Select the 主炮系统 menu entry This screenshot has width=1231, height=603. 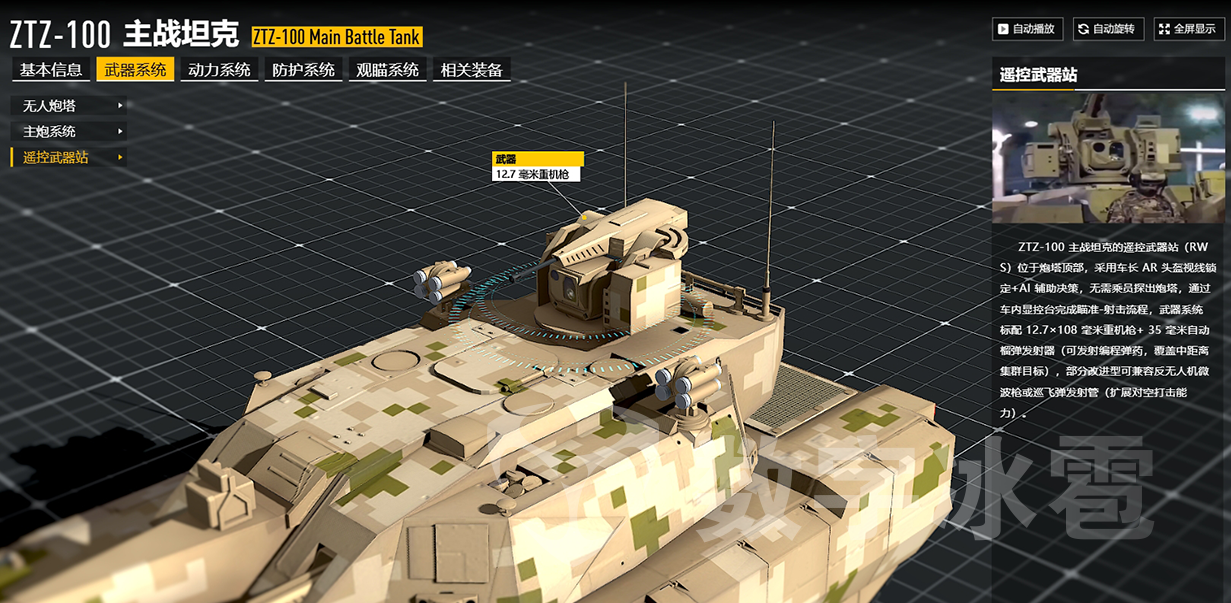(68, 131)
